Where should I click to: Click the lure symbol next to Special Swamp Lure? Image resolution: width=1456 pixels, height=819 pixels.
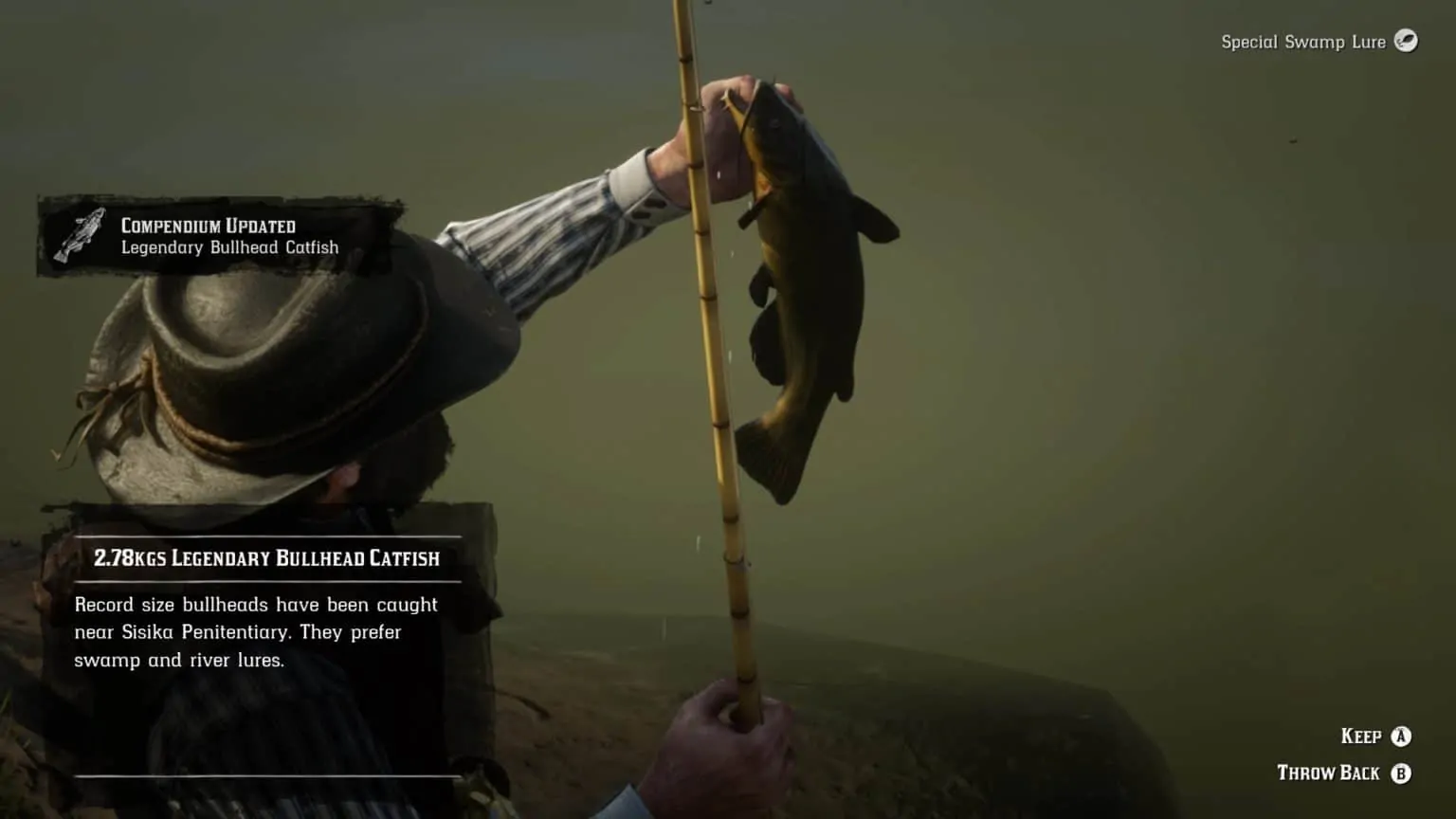1409,42
